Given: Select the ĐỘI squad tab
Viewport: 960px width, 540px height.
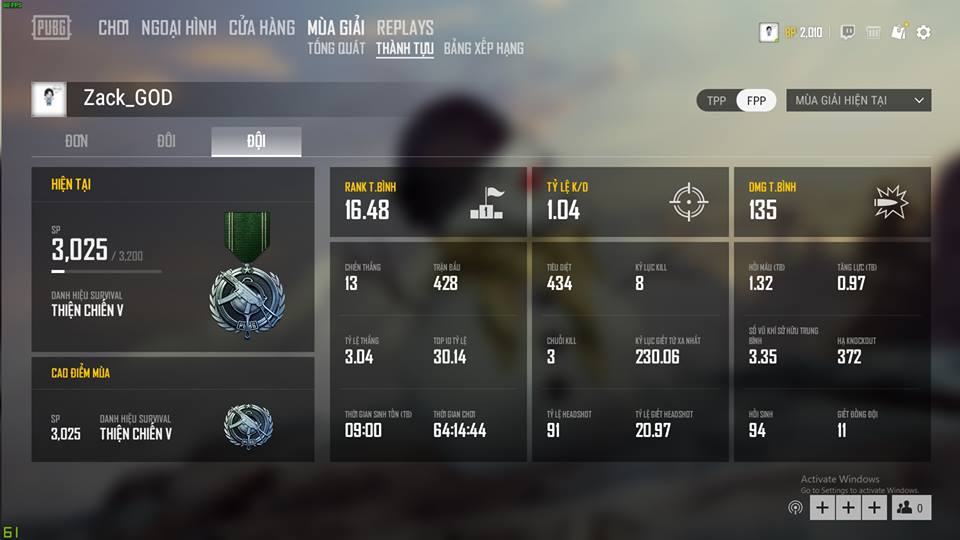Looking at the screenshot, I should click(256, 141).
